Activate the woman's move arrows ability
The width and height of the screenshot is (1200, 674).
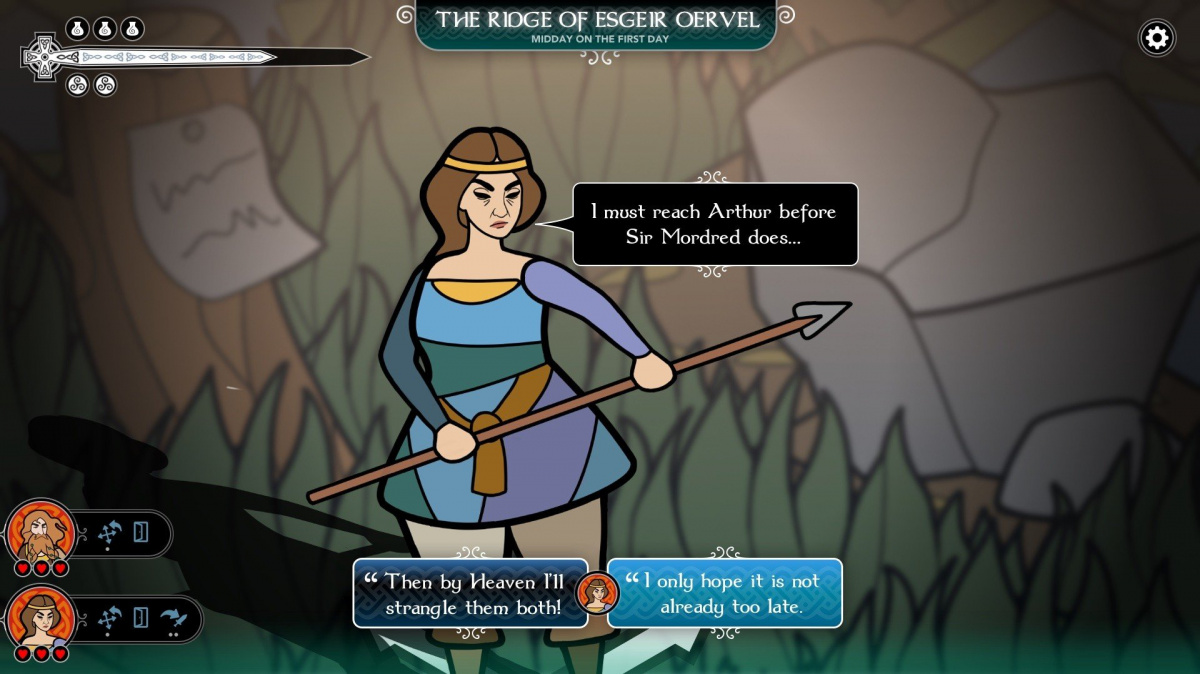pyautogui.click(x=109, y=618)
